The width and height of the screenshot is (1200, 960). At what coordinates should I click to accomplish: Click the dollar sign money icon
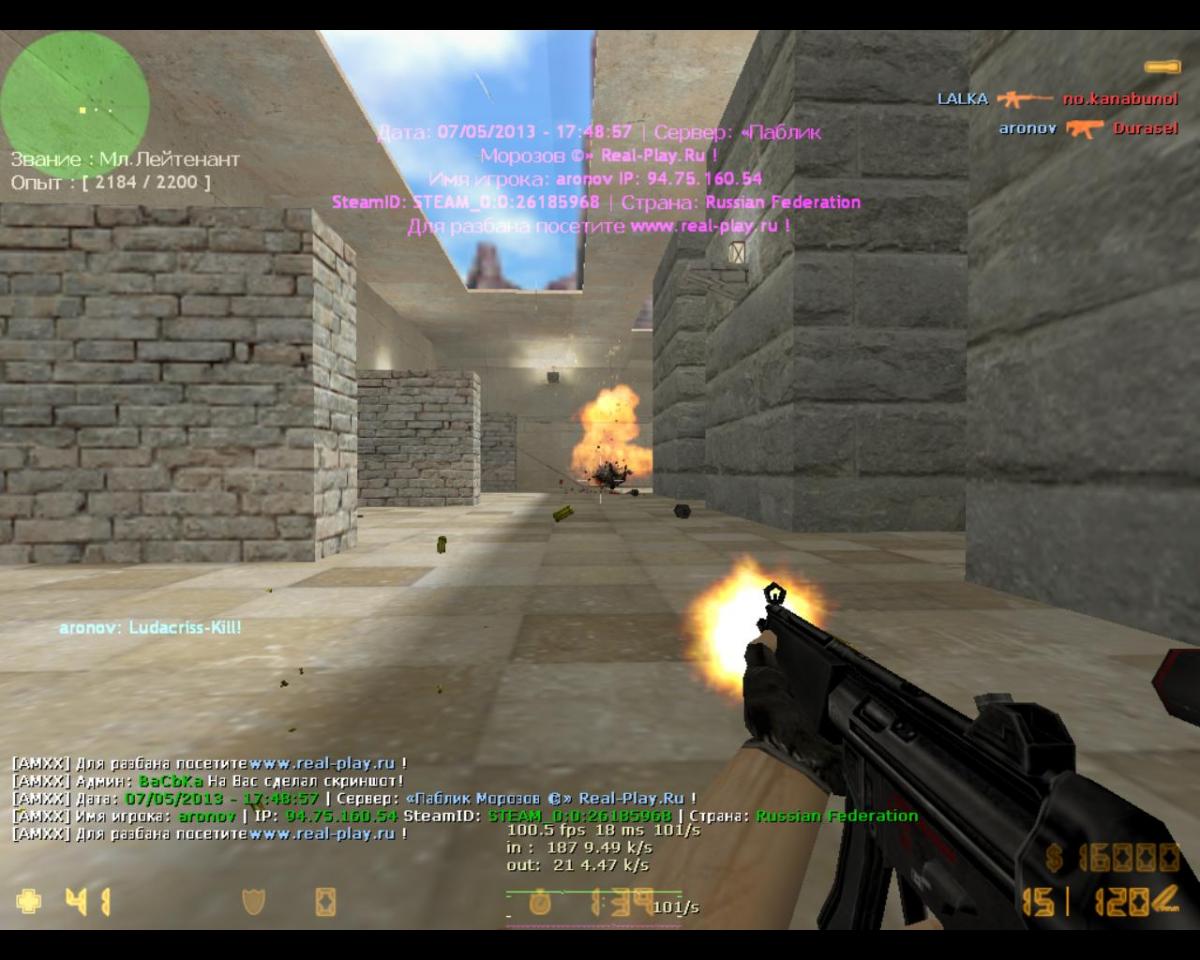1054,858
